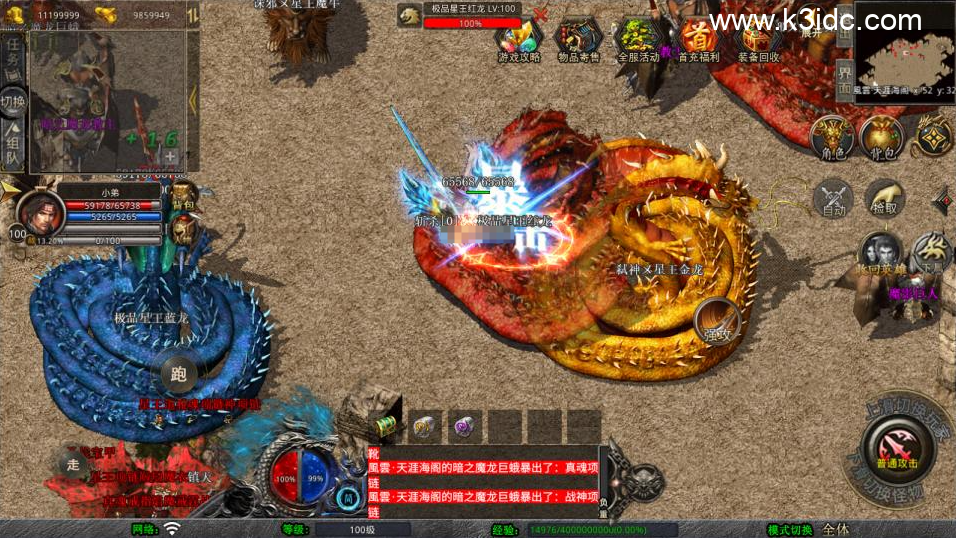Open the 角色 character sheet
This screenshot has height=538, width=956.
point(832,137)
